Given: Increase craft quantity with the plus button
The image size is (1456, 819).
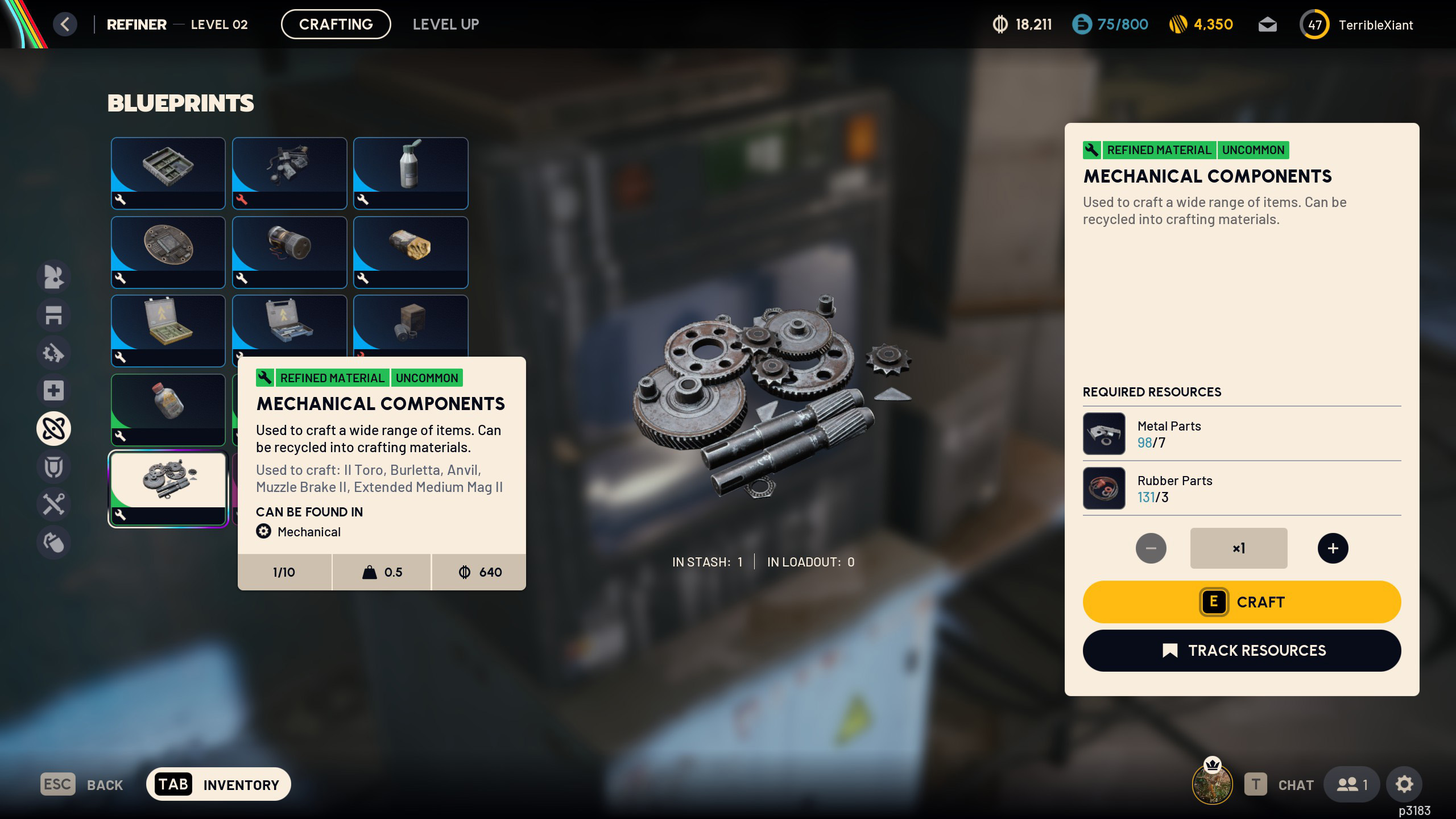Looking at the screenshot, I should point(1333,548).
